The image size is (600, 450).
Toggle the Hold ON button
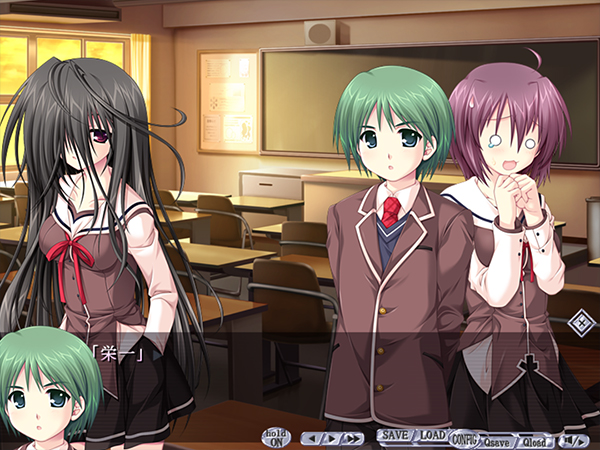(276, 437)
